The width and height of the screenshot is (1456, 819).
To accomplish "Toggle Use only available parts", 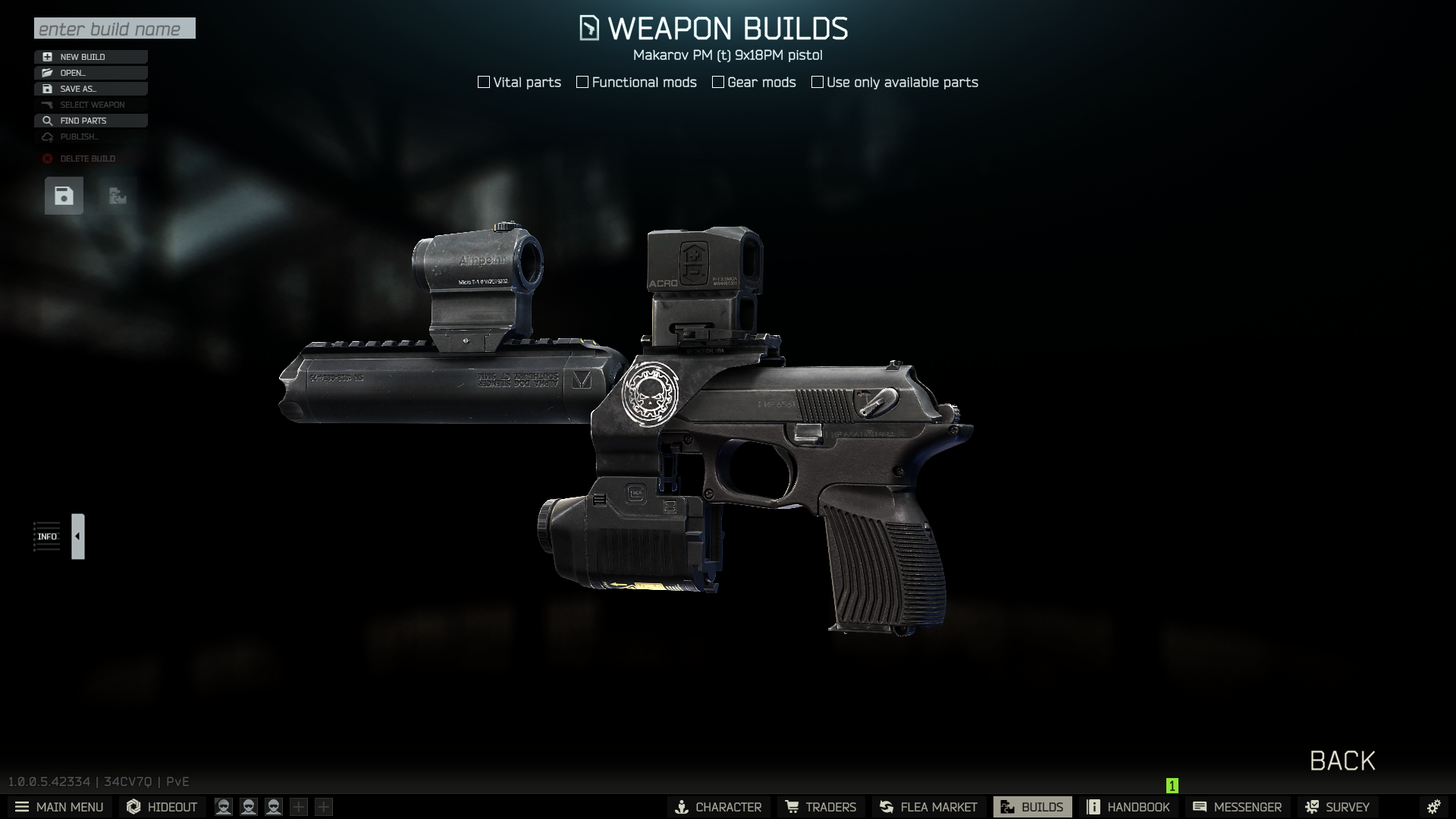I will tap(817, 82).
